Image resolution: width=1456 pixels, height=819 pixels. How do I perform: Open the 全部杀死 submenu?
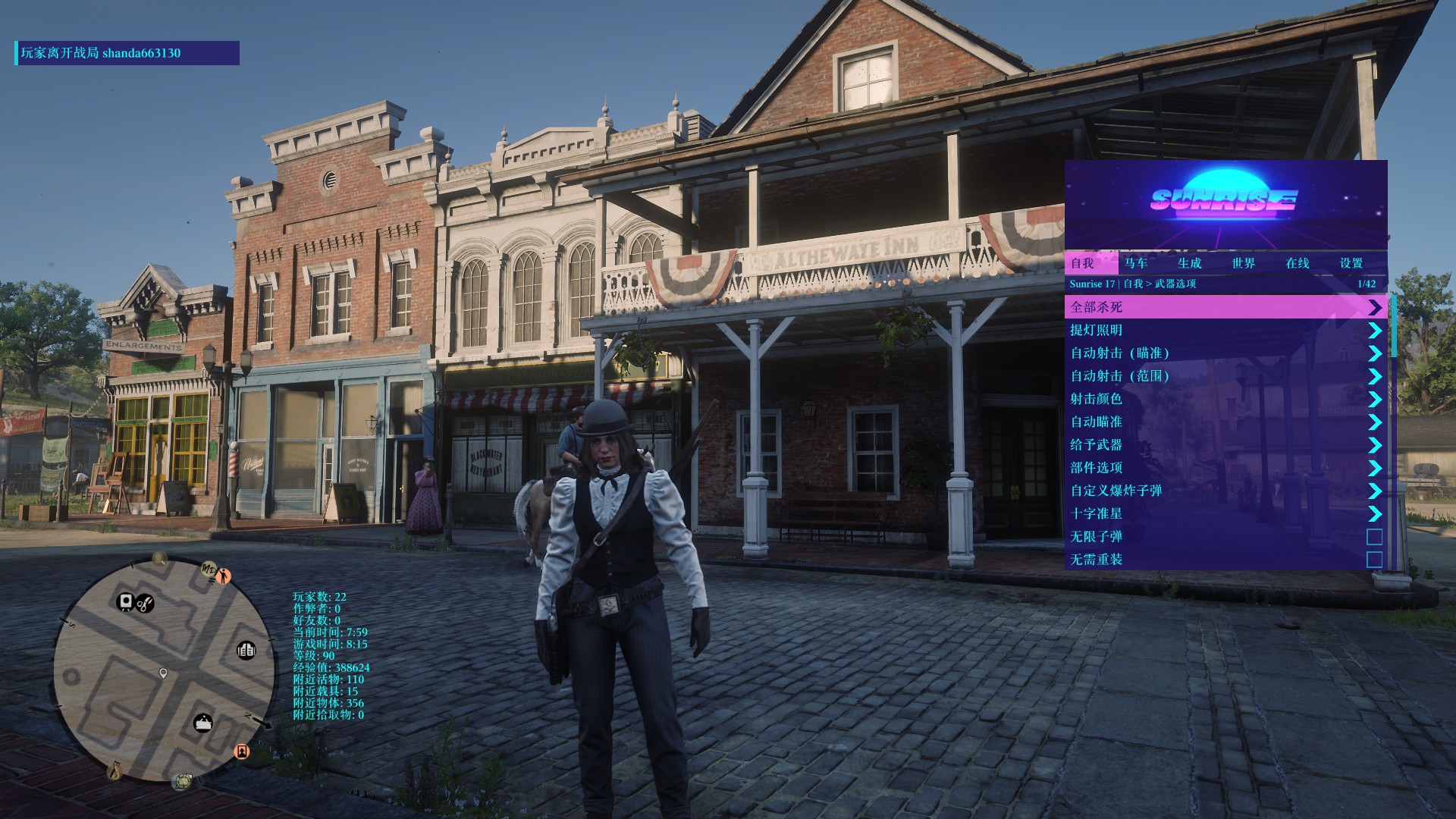[1225, 307]
